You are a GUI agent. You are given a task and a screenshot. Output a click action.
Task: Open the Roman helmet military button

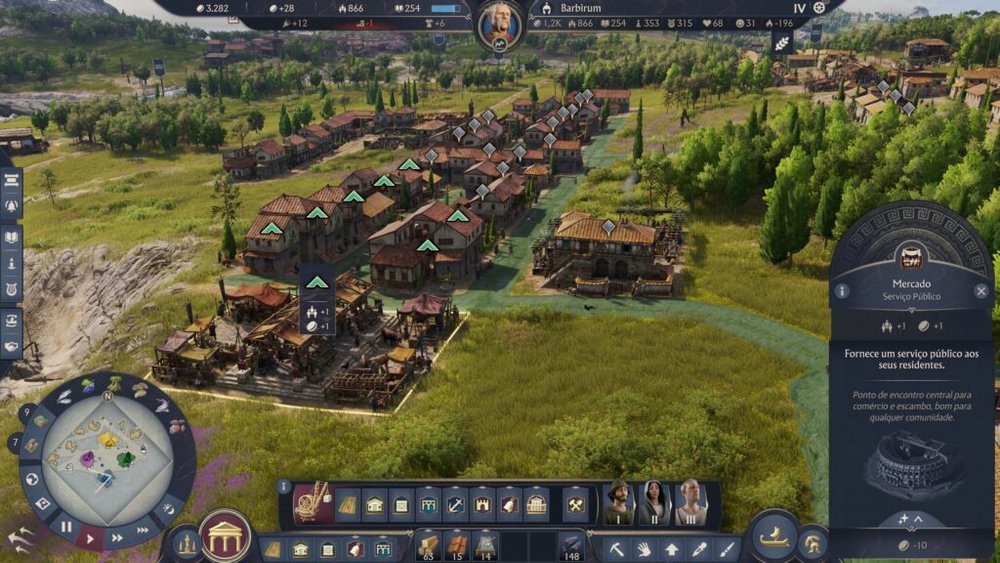tap(813, 545)
